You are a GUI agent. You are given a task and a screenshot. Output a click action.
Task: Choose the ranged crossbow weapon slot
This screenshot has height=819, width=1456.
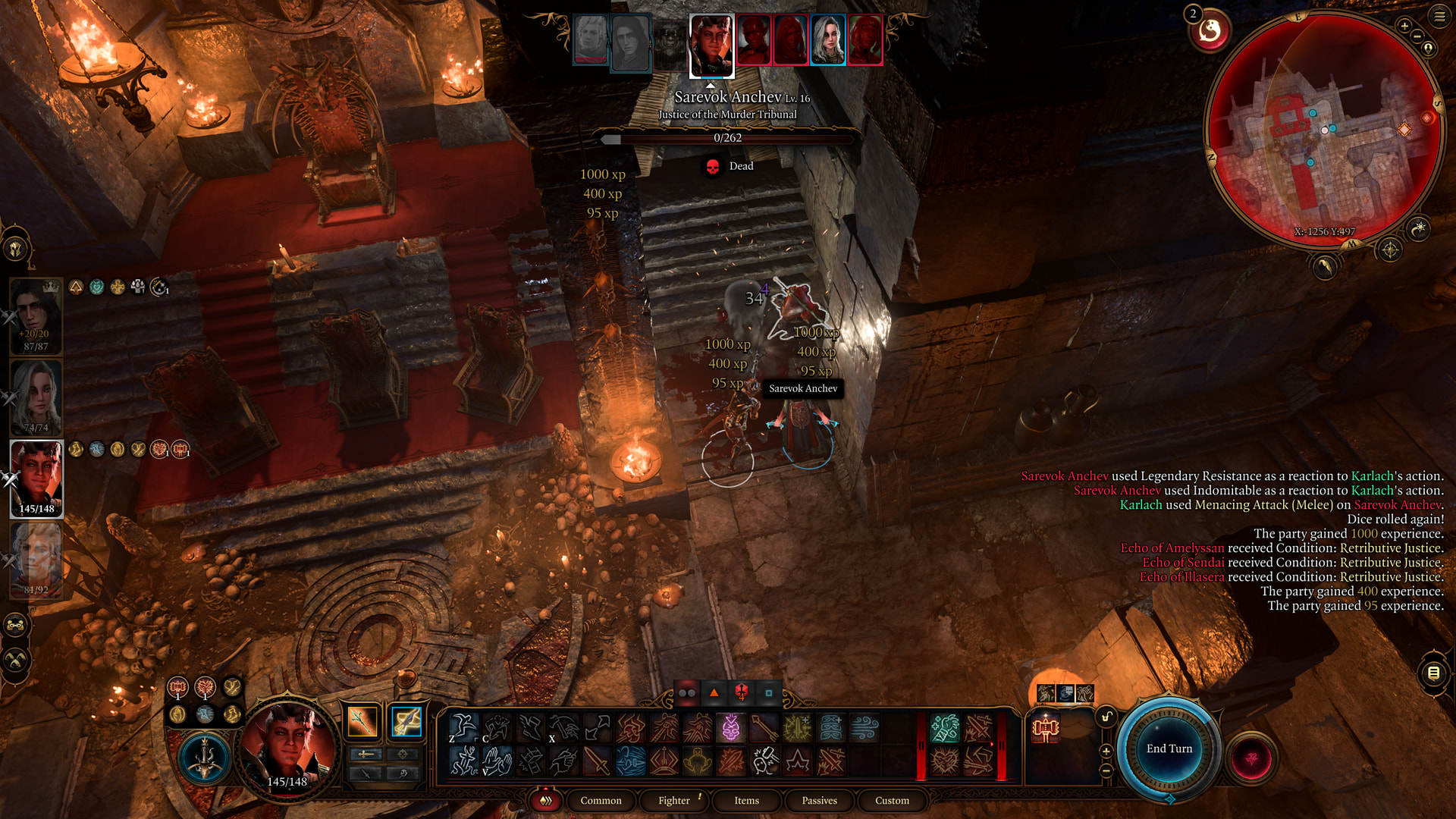(406, 721)
